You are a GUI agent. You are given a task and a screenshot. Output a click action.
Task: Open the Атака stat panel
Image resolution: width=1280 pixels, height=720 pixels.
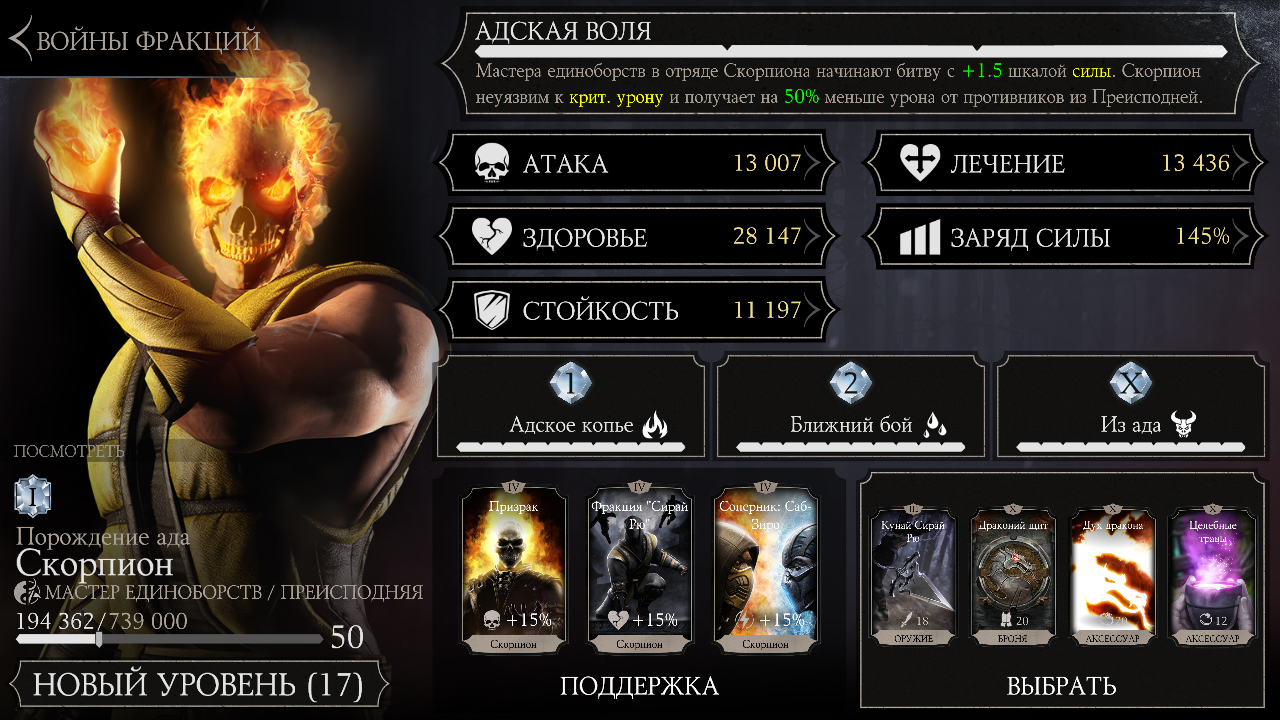click(637, 164)
